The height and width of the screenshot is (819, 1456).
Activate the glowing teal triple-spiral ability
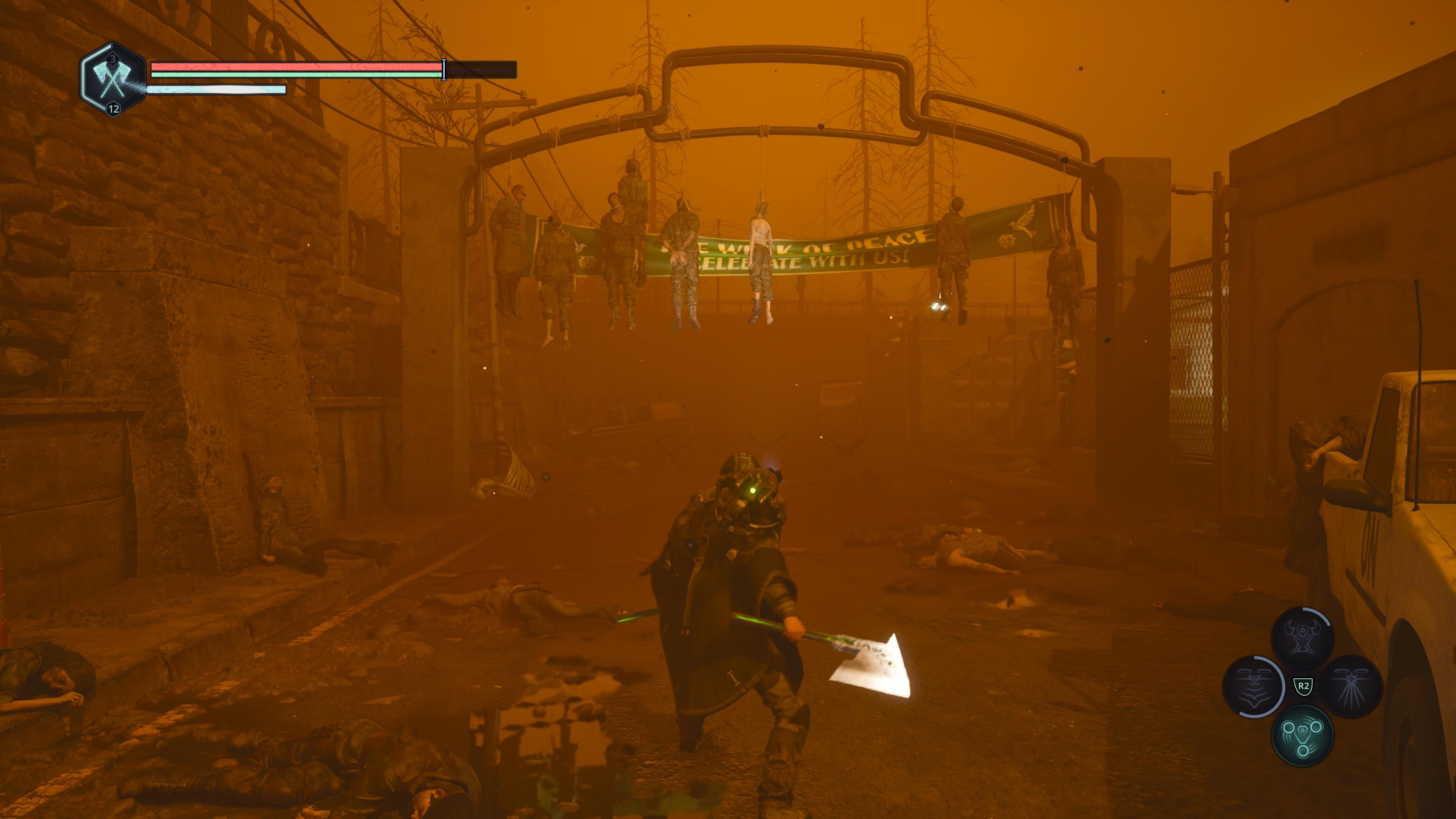[x=1302, y=736]
